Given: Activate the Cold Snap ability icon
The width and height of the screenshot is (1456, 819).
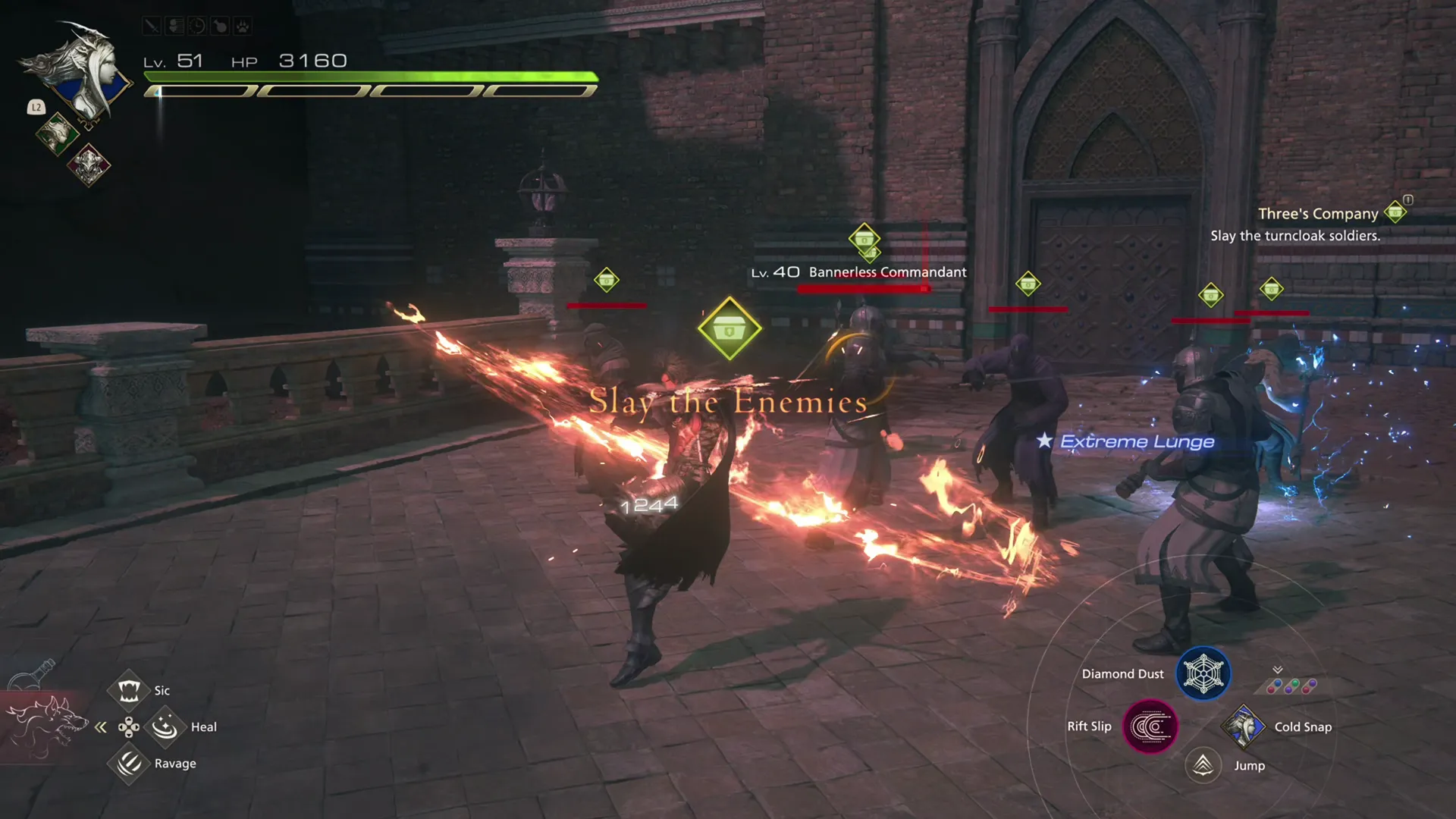Looking at the screenshot, I should pyautogui.click(x=1246, y=726).
